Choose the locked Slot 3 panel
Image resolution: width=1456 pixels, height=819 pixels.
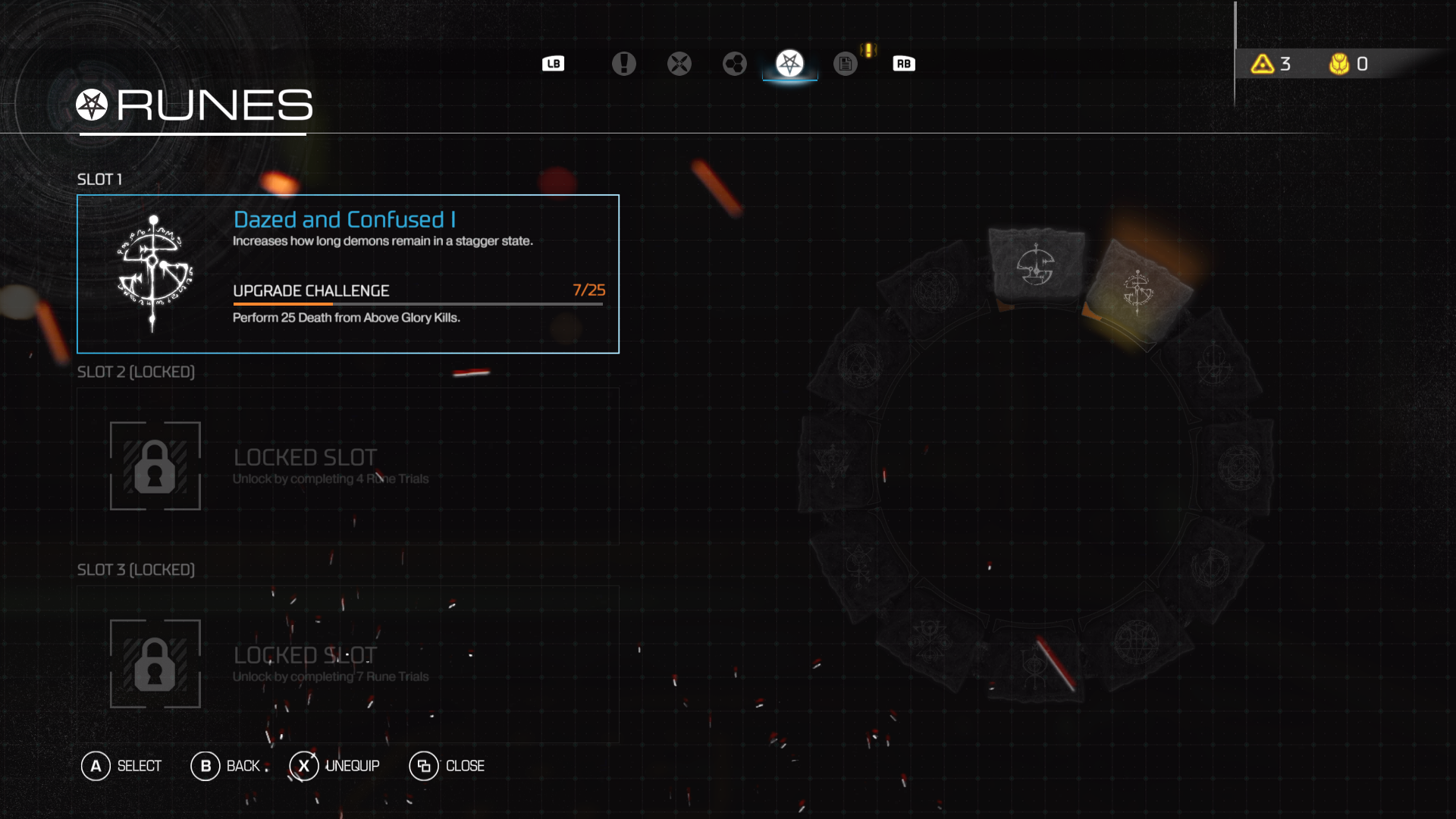348,664
